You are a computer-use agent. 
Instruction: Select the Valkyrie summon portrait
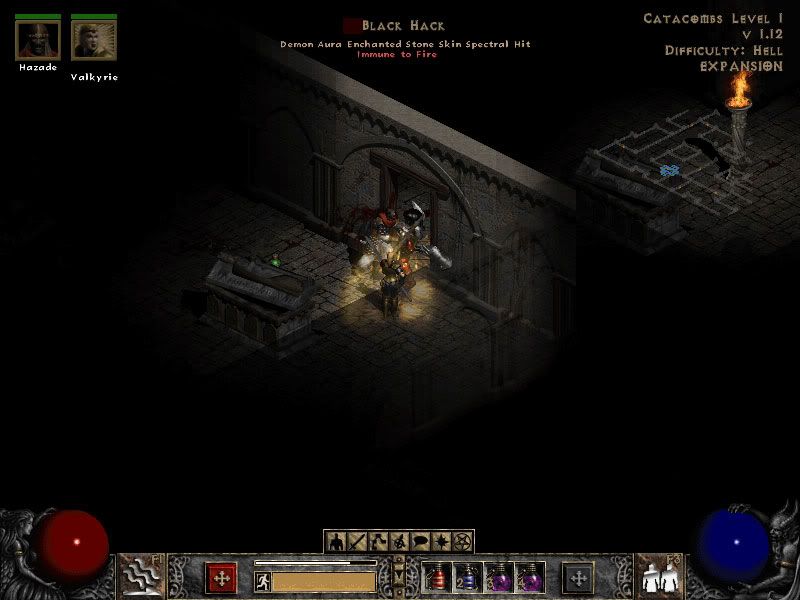95,40
